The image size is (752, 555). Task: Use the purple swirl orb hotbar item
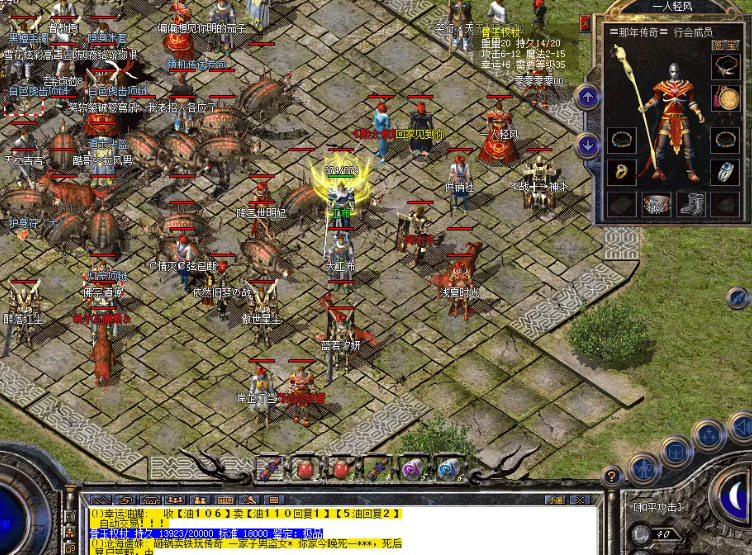(411, 468)
